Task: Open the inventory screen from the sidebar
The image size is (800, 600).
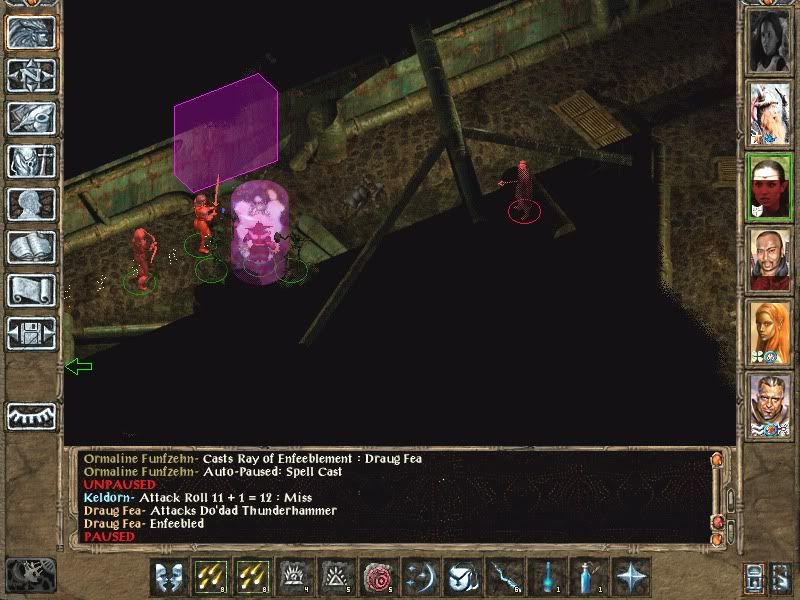Action: point(31,161)
